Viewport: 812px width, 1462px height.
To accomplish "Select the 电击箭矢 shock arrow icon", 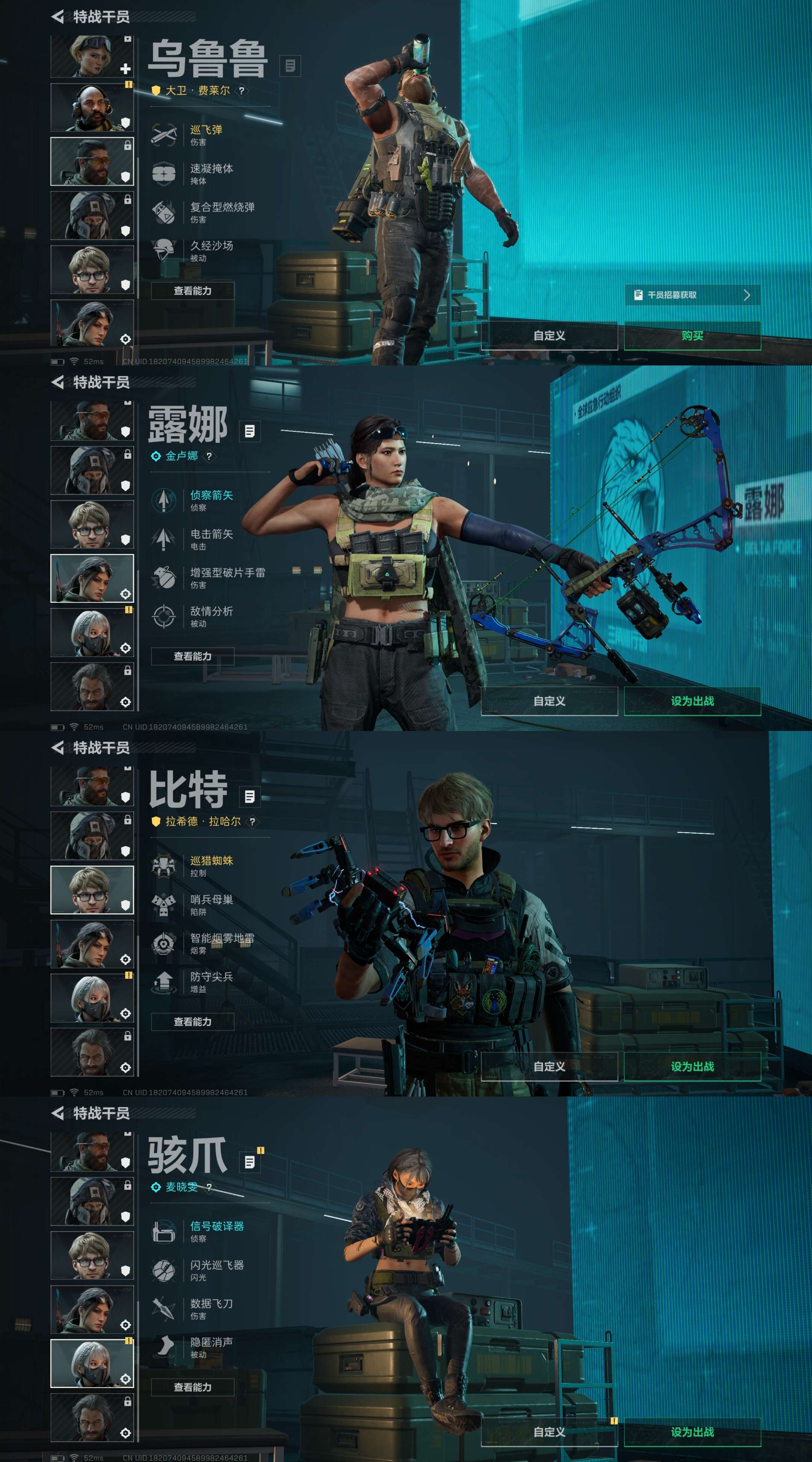I will [x=165, y=538].
